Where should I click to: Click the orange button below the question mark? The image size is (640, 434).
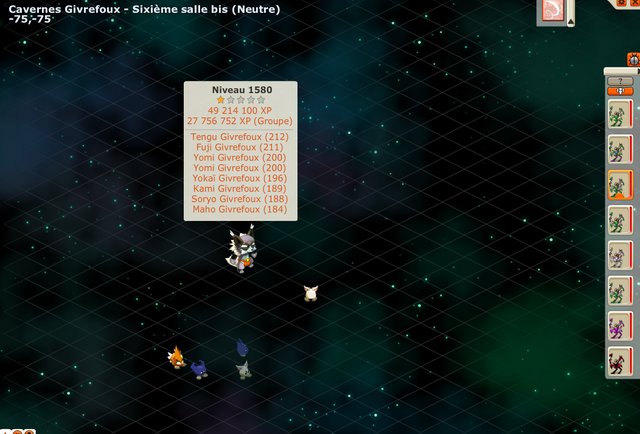(x=620, y=91)
